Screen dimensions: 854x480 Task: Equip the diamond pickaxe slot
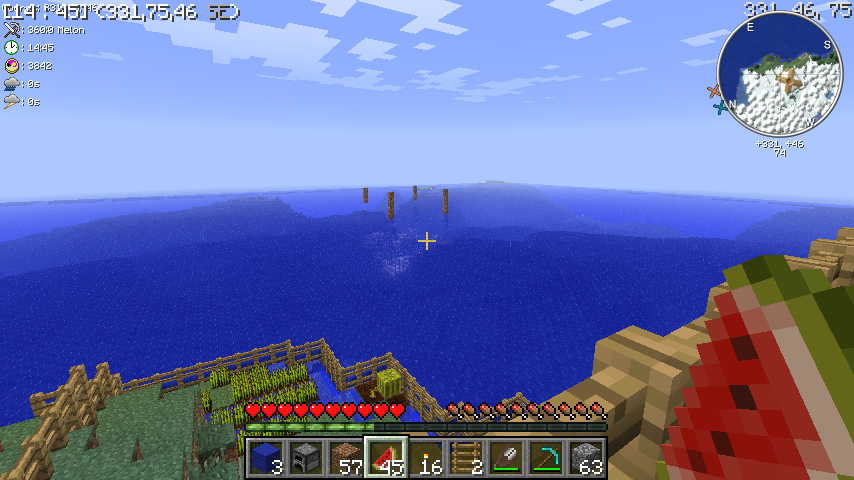point(546,458)
